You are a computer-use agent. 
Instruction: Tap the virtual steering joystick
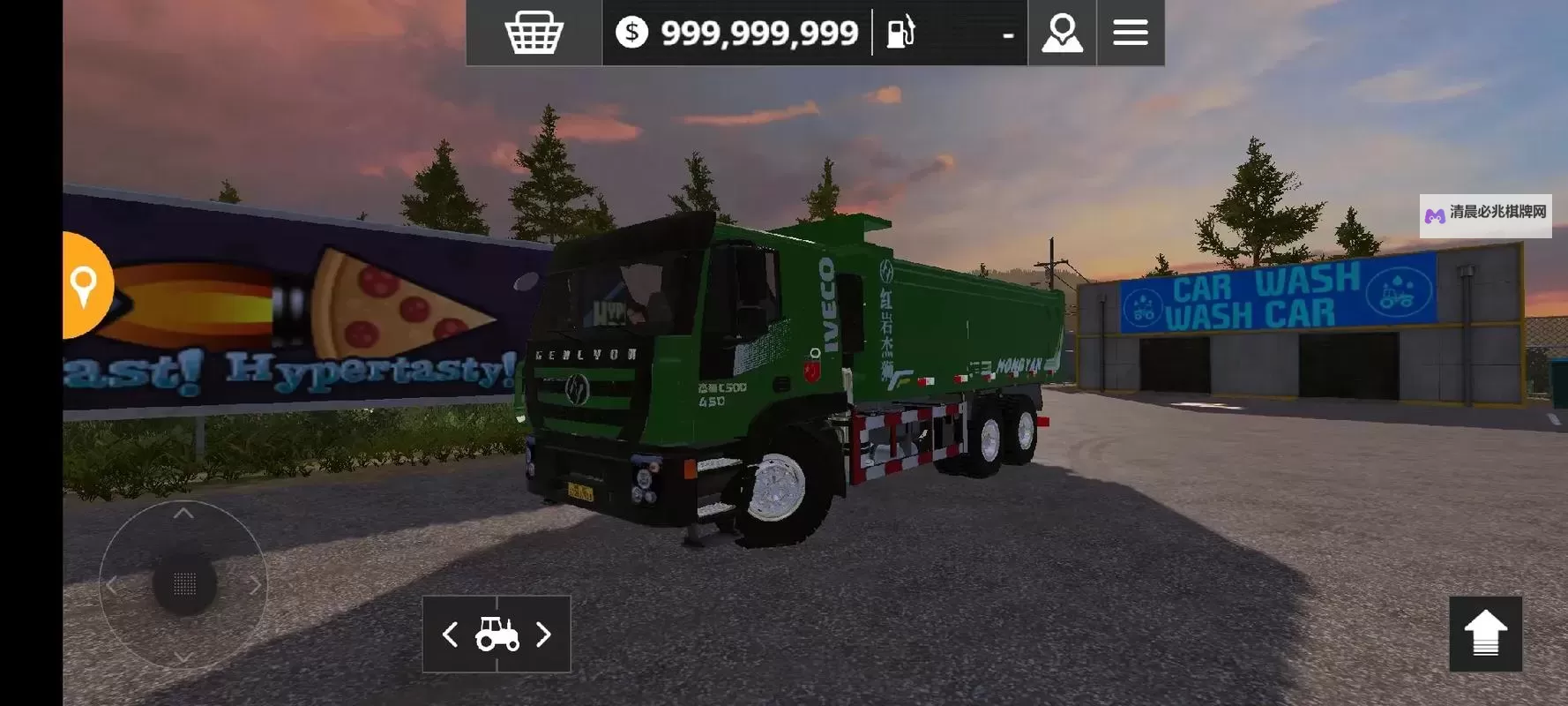pyautogui.click(x=184, y=583)
